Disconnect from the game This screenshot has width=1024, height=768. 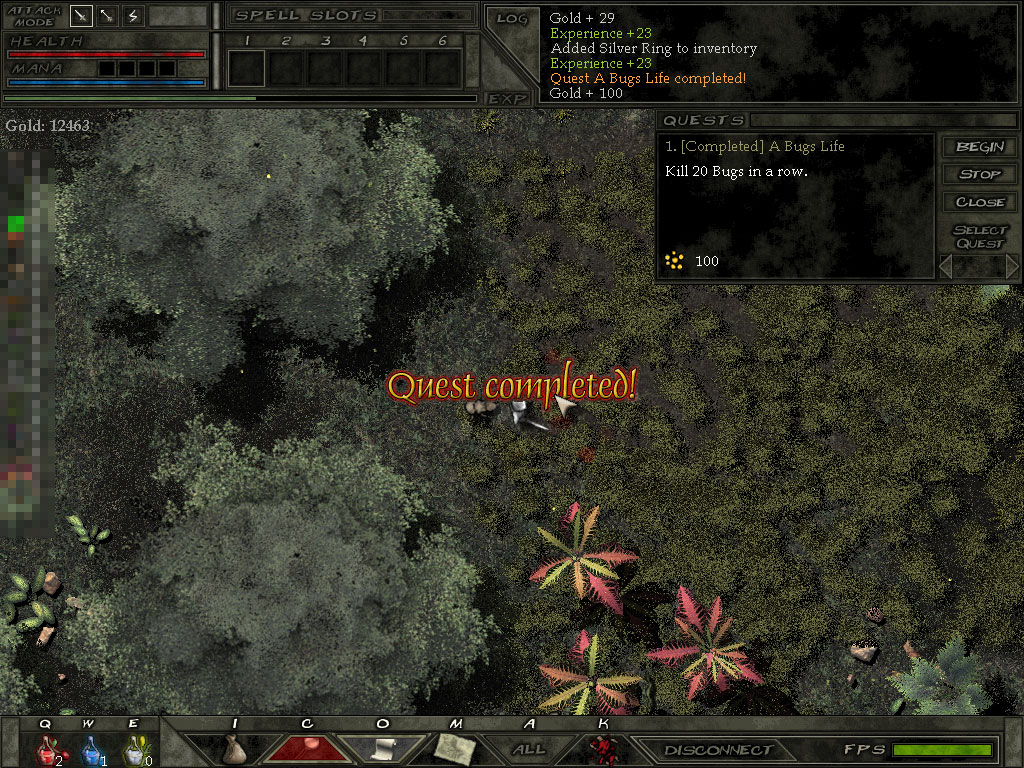[718, 750]
